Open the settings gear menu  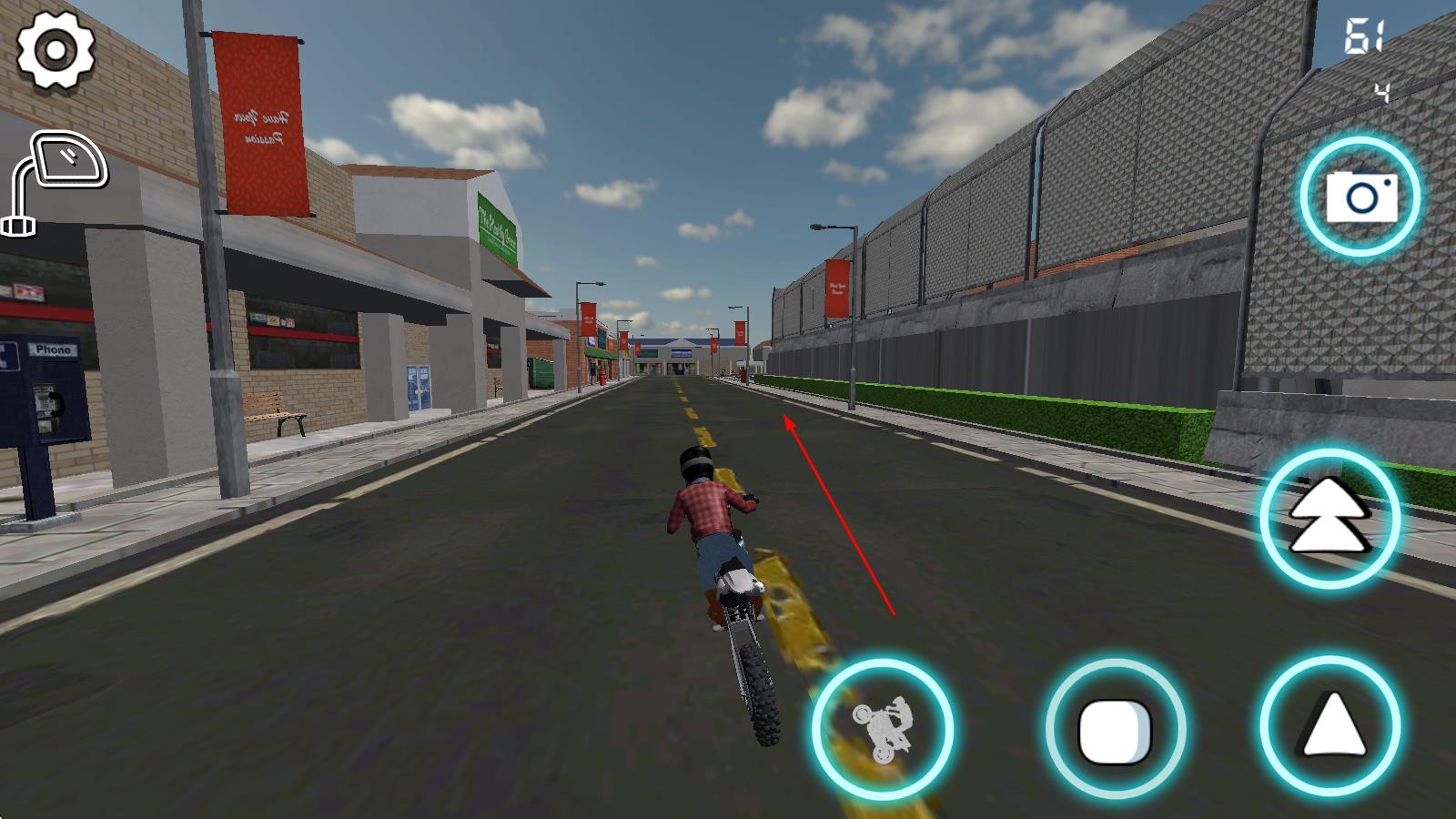point(56,51)
